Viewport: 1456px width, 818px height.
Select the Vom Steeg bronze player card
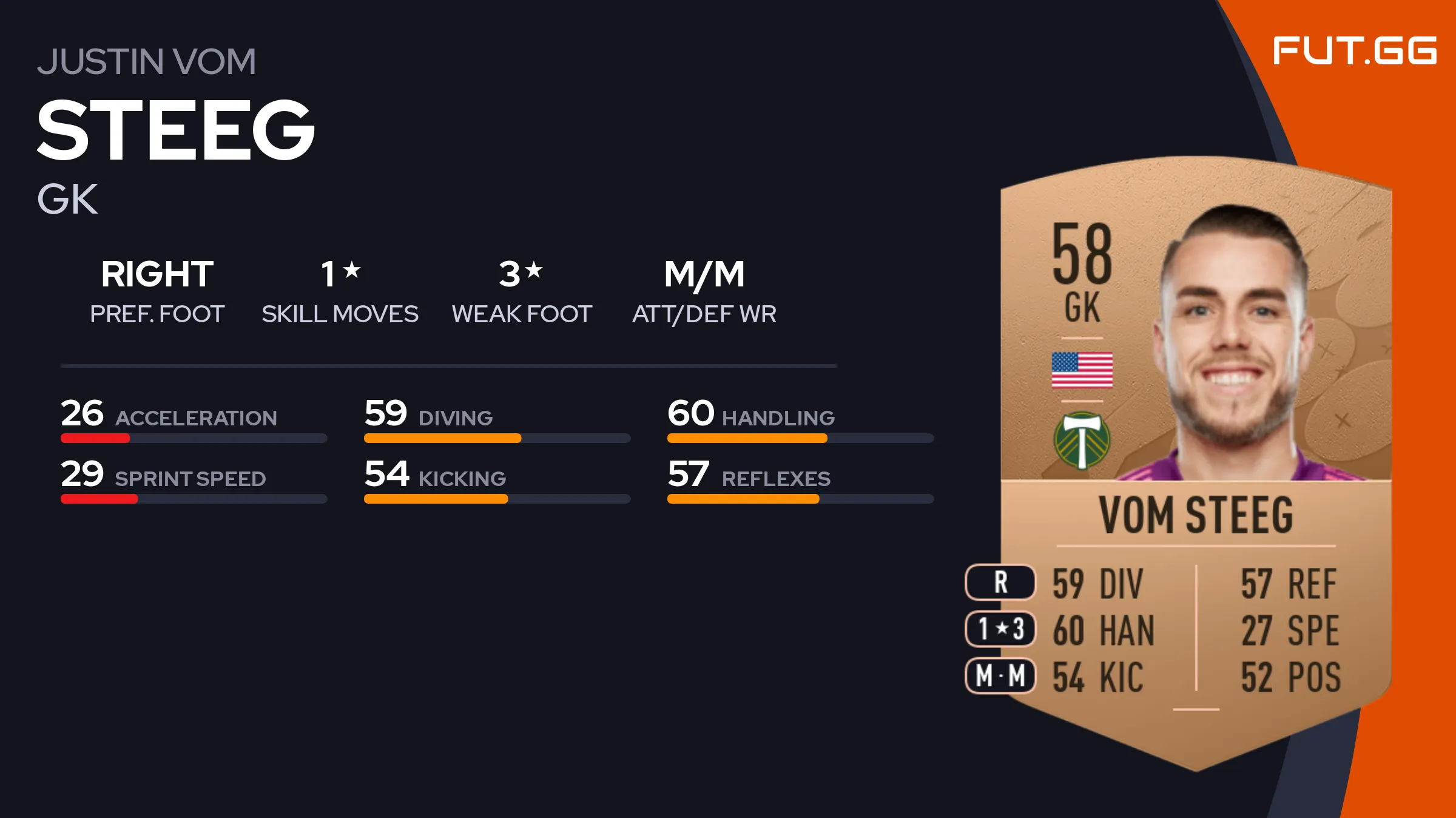click(1195, 461)
